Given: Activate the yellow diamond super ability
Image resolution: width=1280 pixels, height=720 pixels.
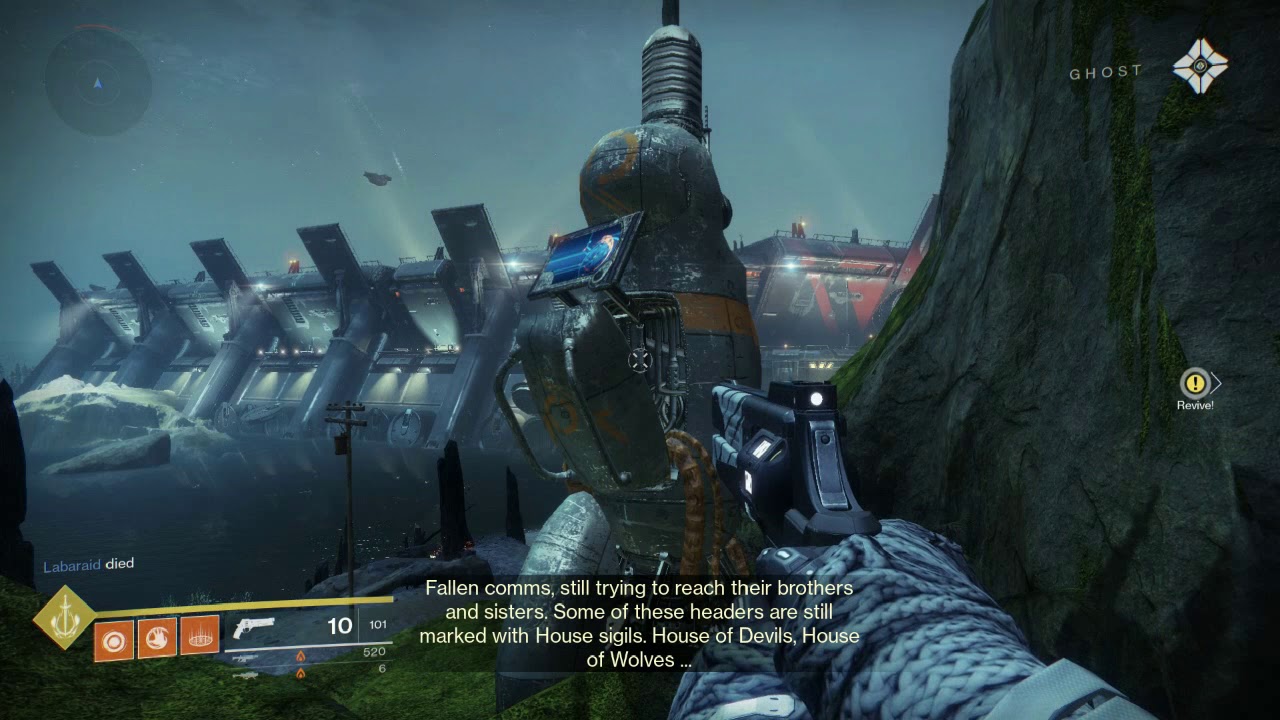Looking at the screenshot, I should pos(63,616).
